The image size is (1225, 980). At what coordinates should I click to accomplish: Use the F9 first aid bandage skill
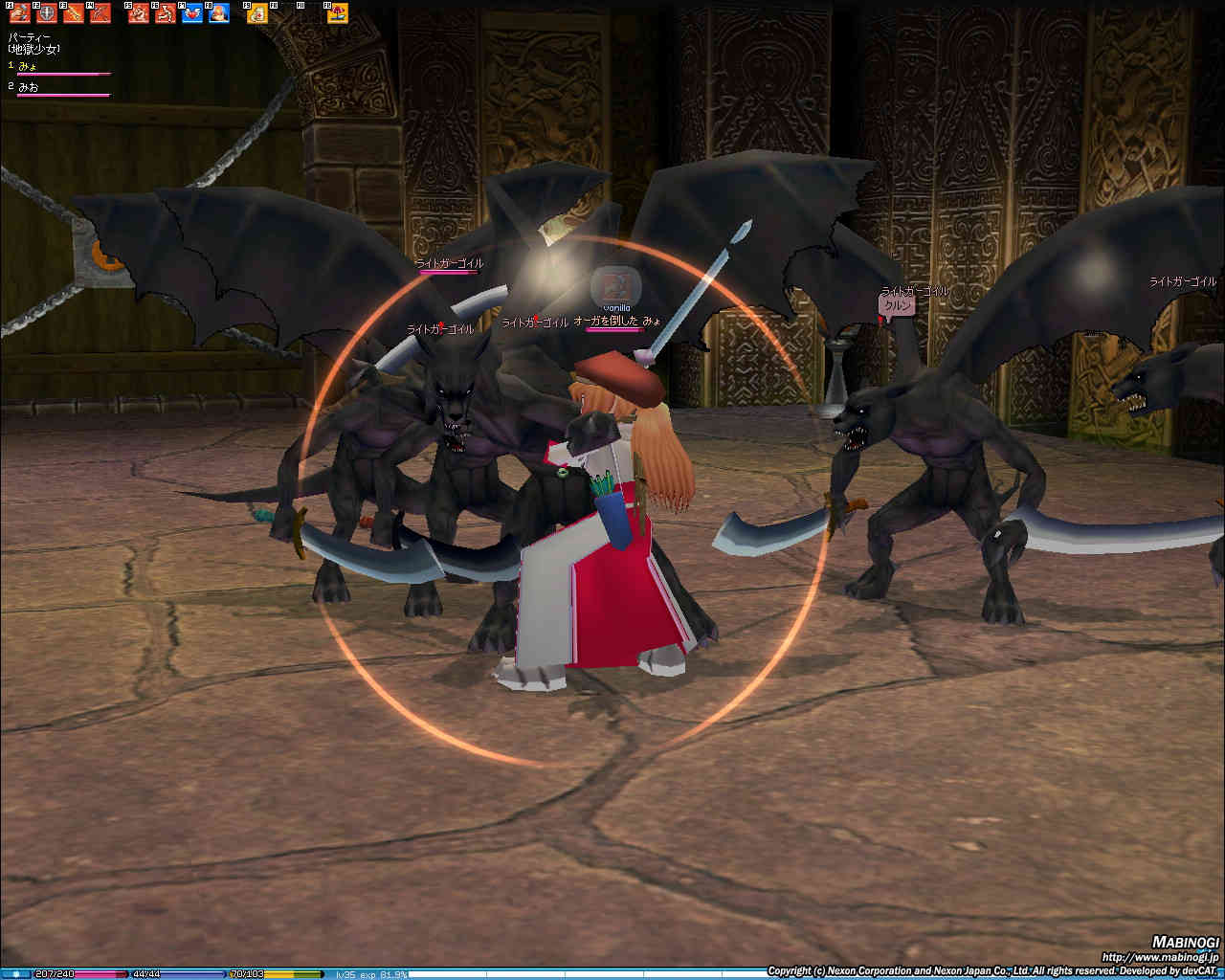257,13
